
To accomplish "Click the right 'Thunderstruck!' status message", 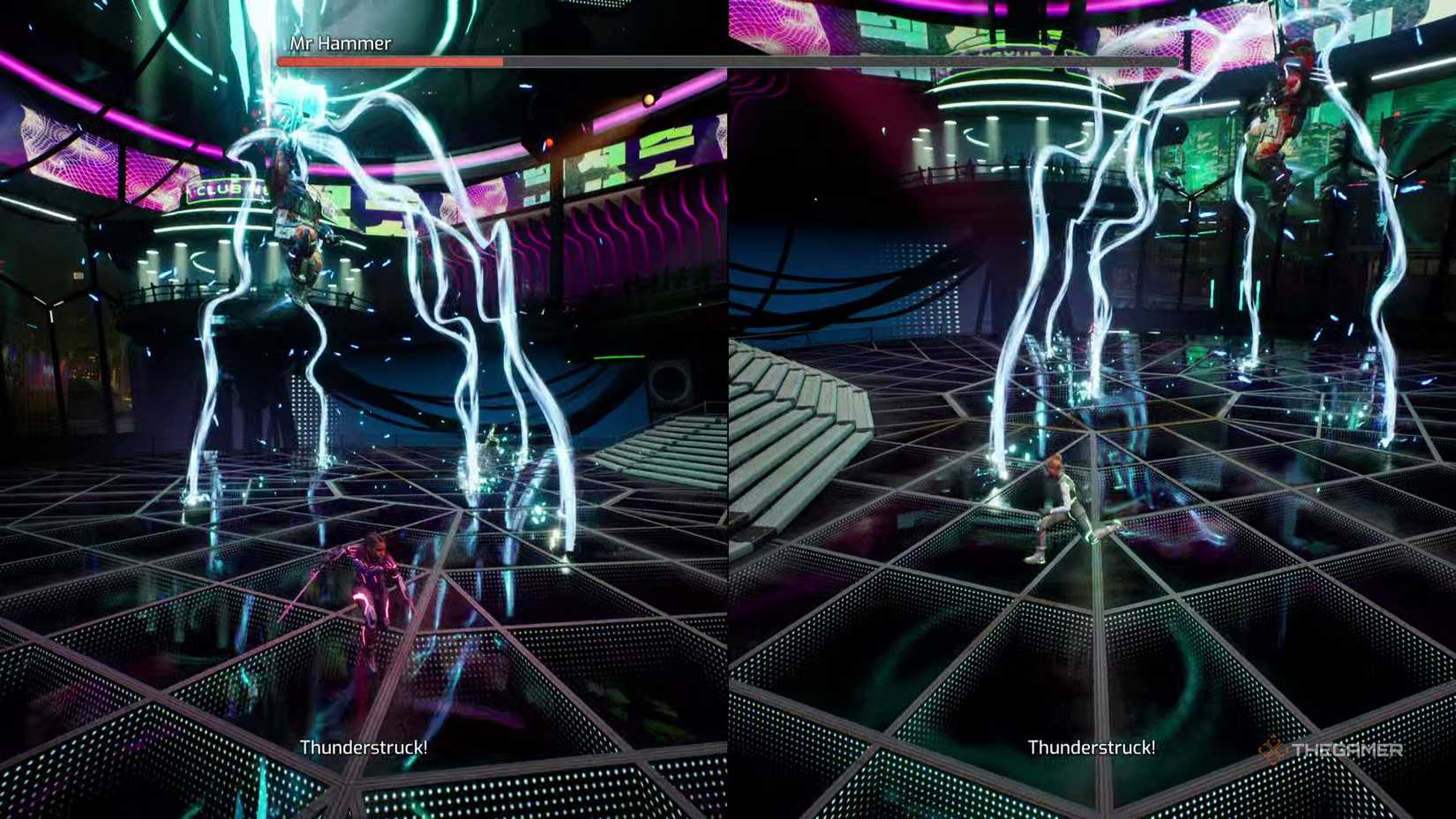I will [1092, 747].
